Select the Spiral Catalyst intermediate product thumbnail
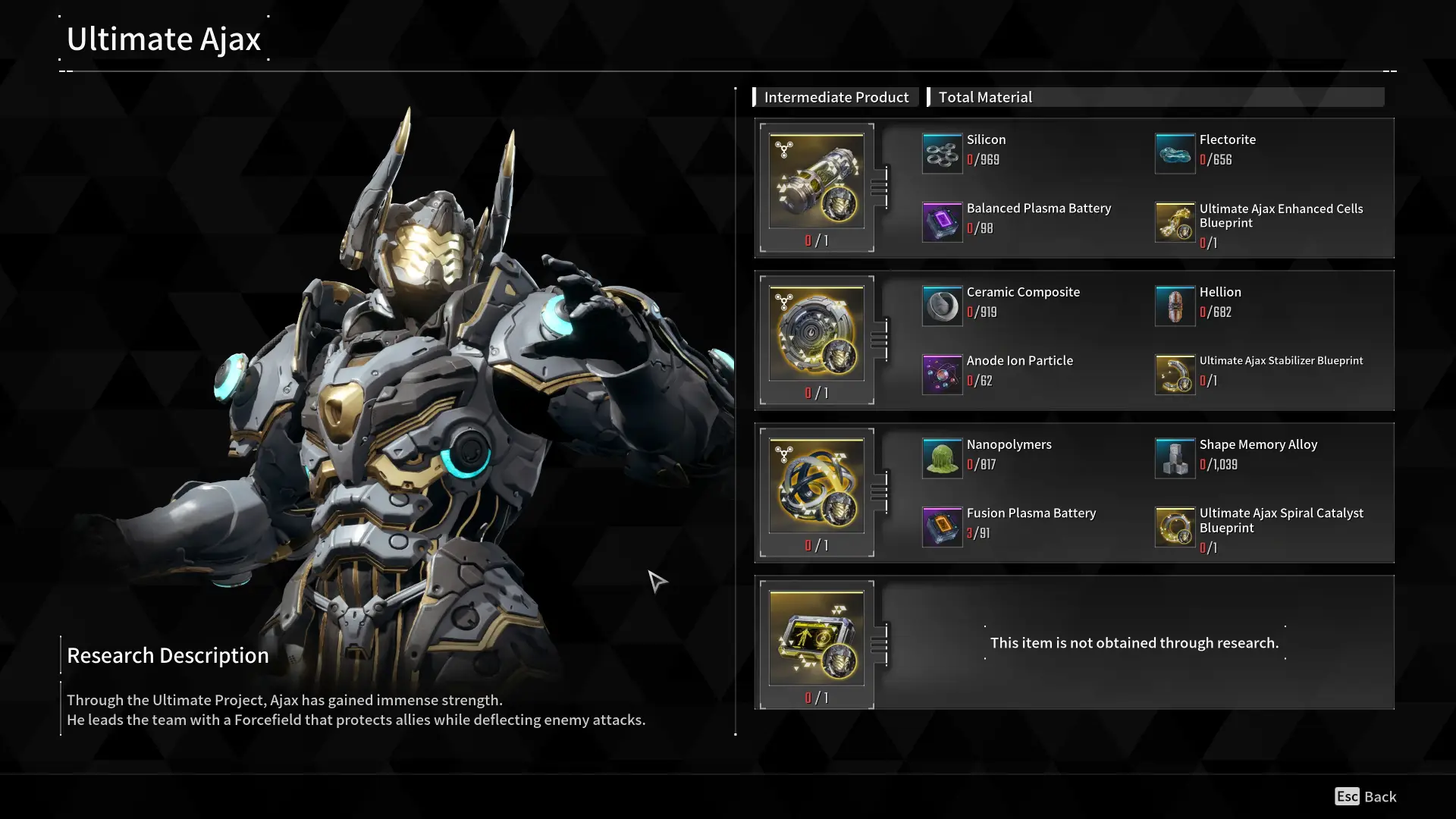 pyautogui.click(x=817, y=485)
